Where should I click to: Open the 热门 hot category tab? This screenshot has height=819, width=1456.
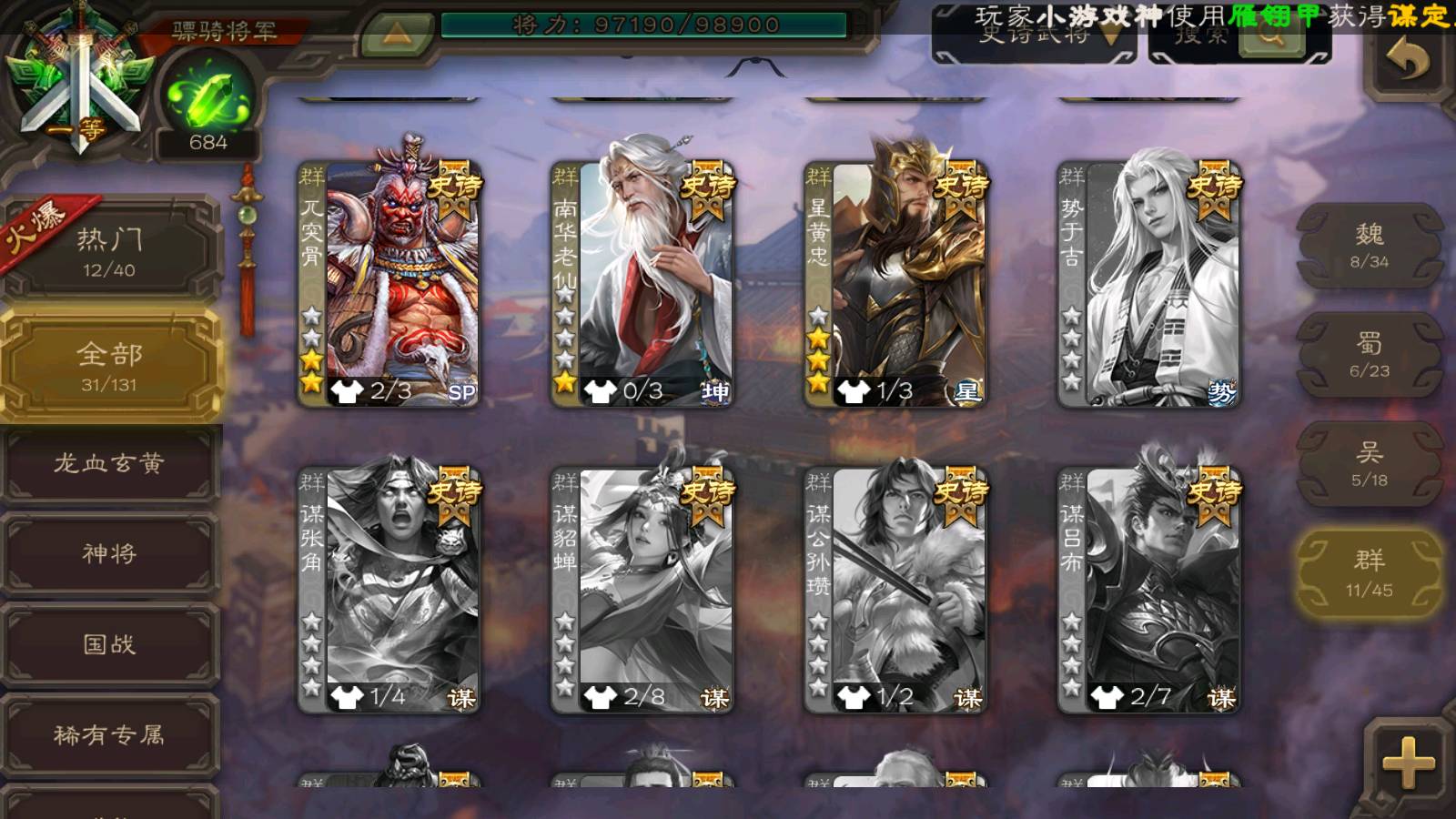pyautogui.click(x=109, y=250)
